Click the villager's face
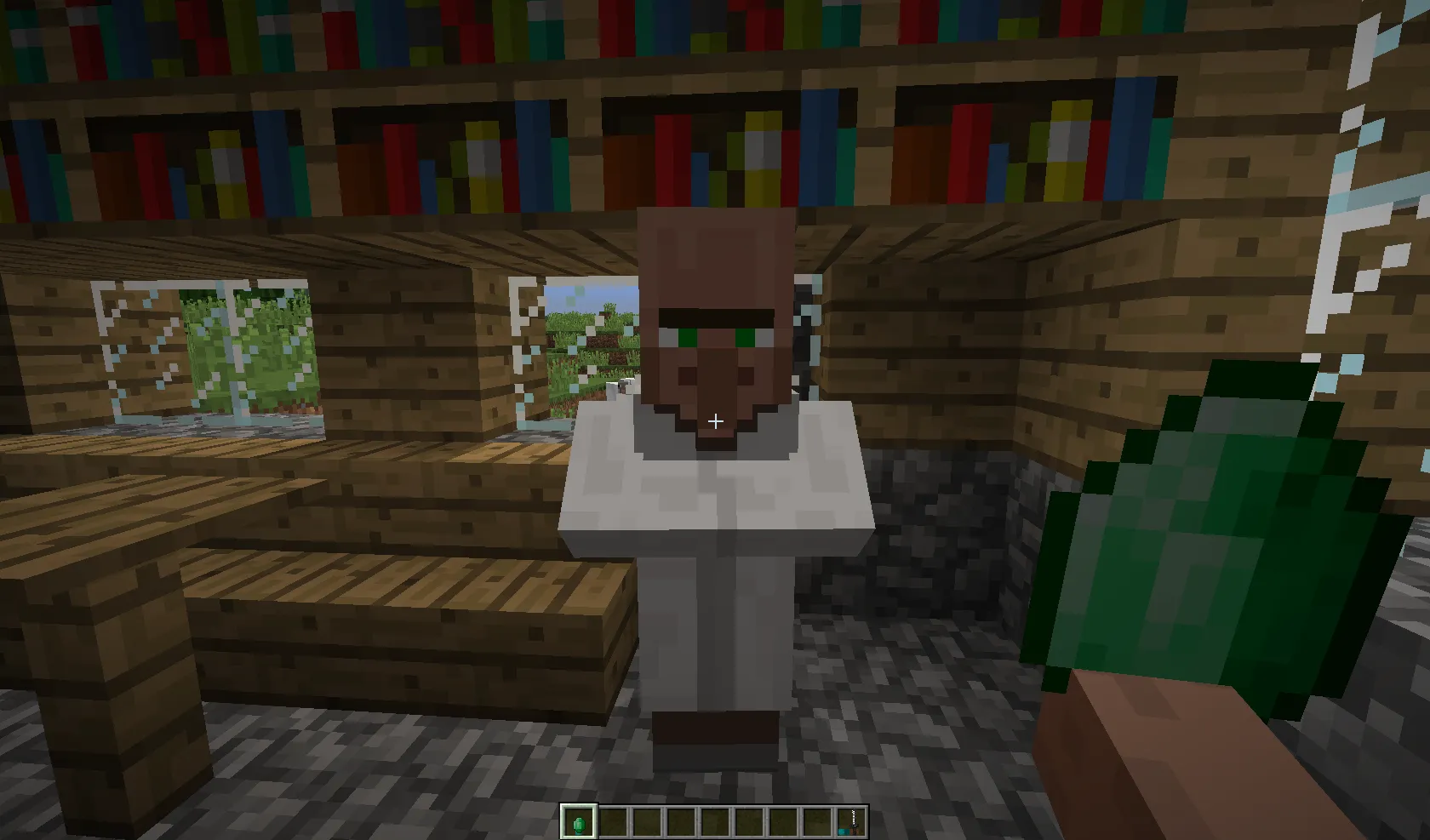 [x=715, y=332]
